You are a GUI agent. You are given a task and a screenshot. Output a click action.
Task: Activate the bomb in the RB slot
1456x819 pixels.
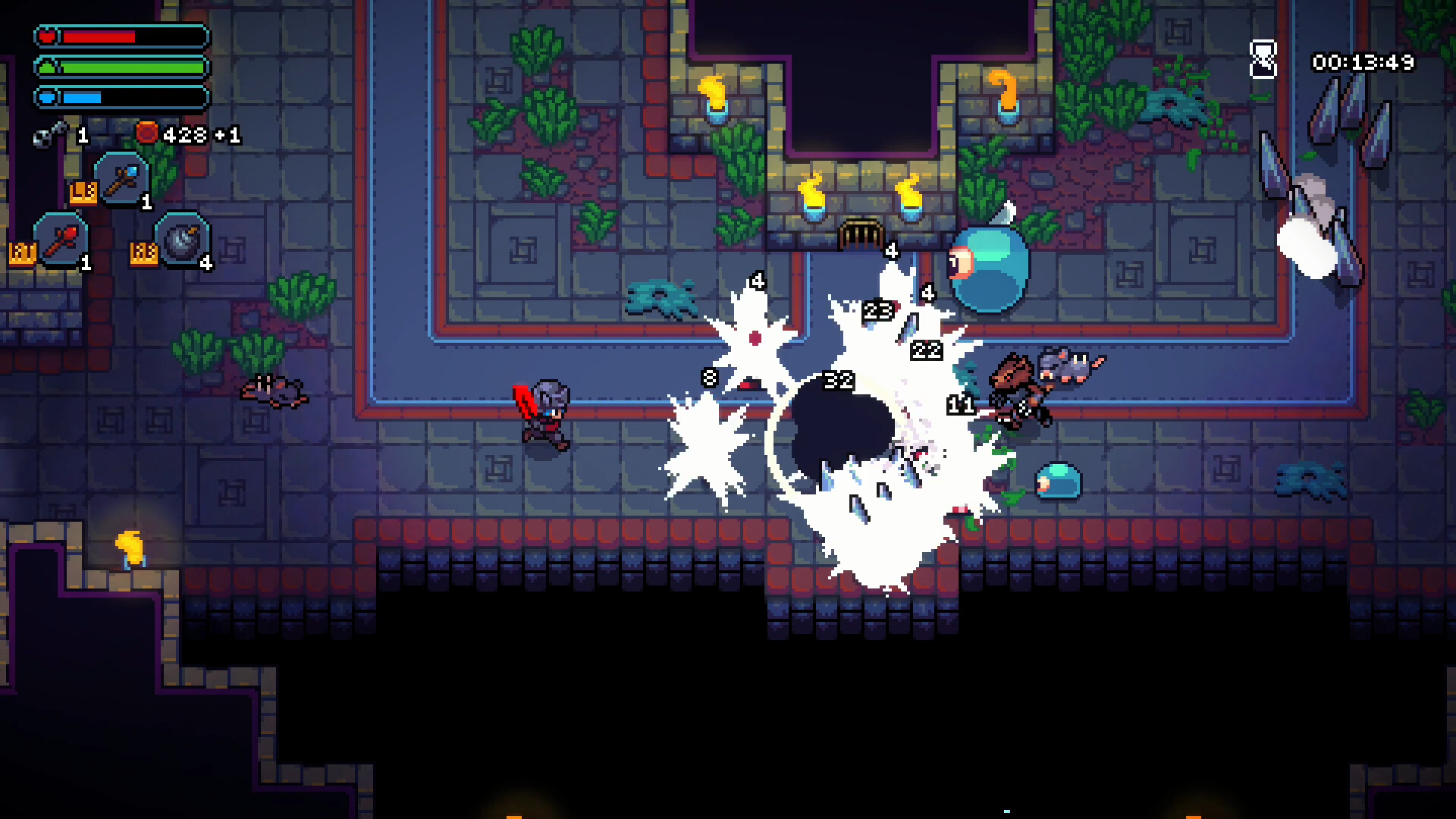pyautogui.click(x=184, y=241)
